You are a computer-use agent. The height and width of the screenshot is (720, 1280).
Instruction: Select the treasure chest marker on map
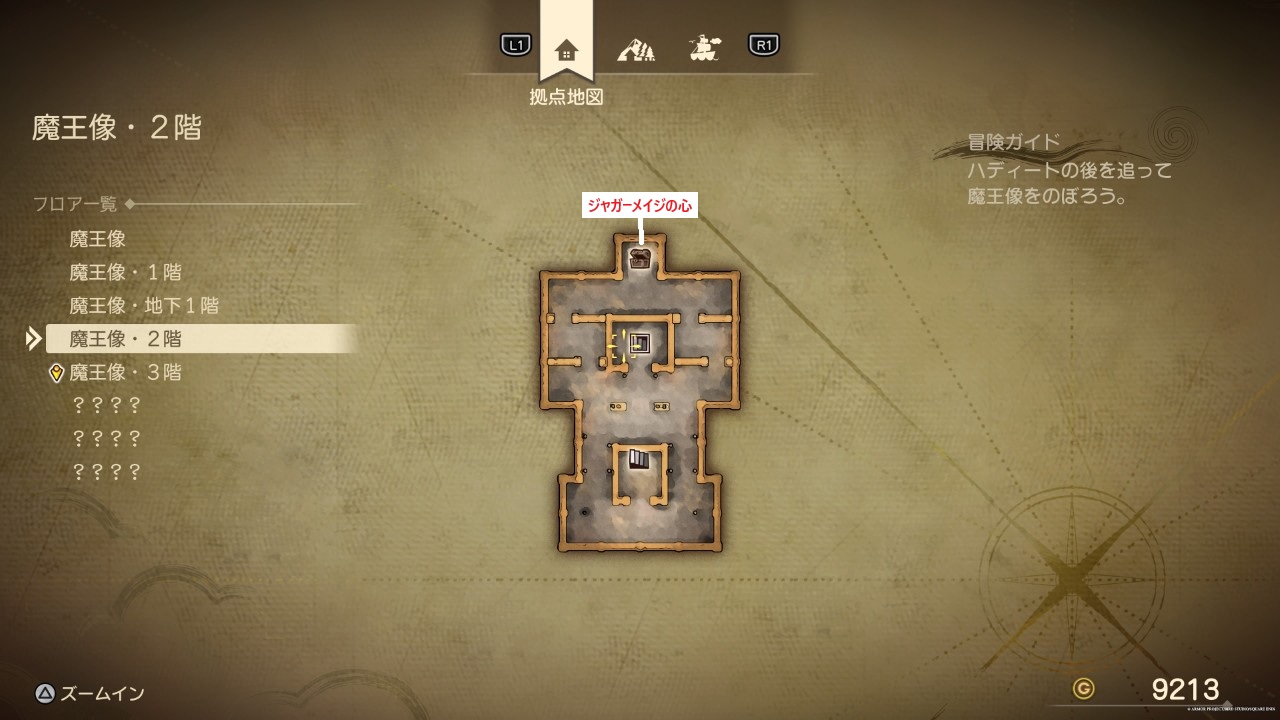(640, 258)
